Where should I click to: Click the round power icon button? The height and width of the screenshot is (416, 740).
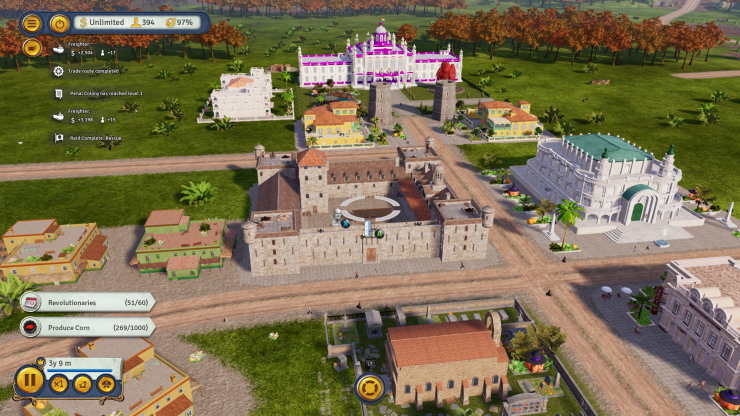coord(59,22)
